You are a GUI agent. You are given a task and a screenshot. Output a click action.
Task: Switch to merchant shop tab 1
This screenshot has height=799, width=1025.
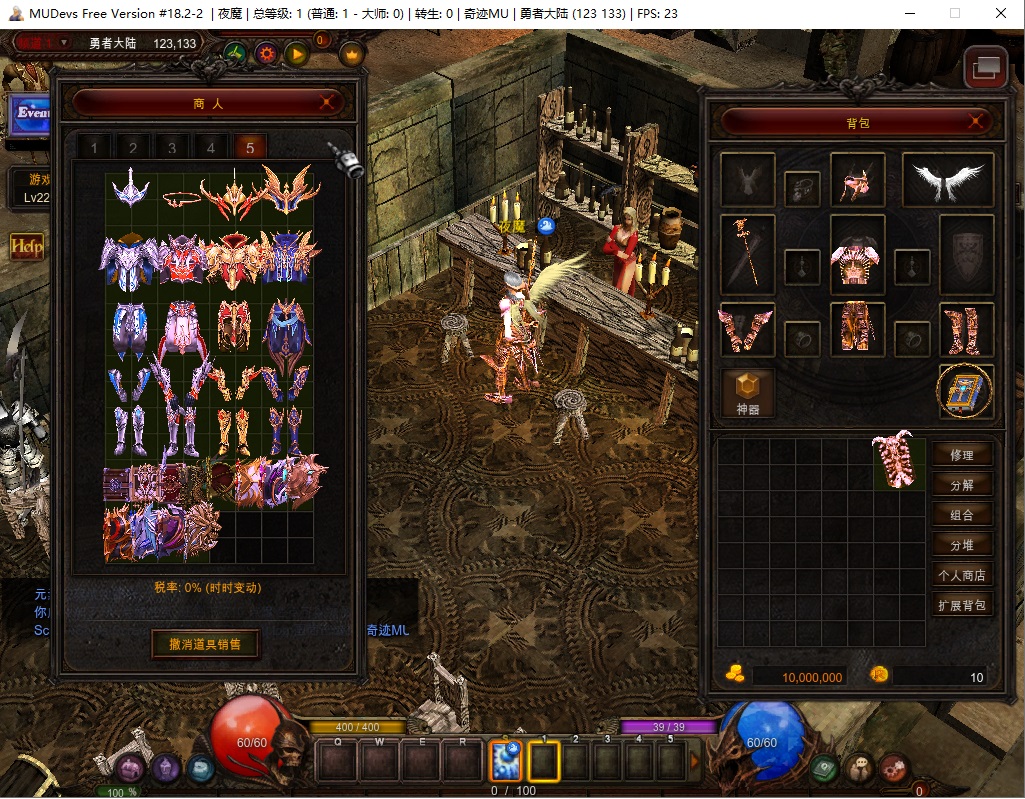(x=95, y=148)
